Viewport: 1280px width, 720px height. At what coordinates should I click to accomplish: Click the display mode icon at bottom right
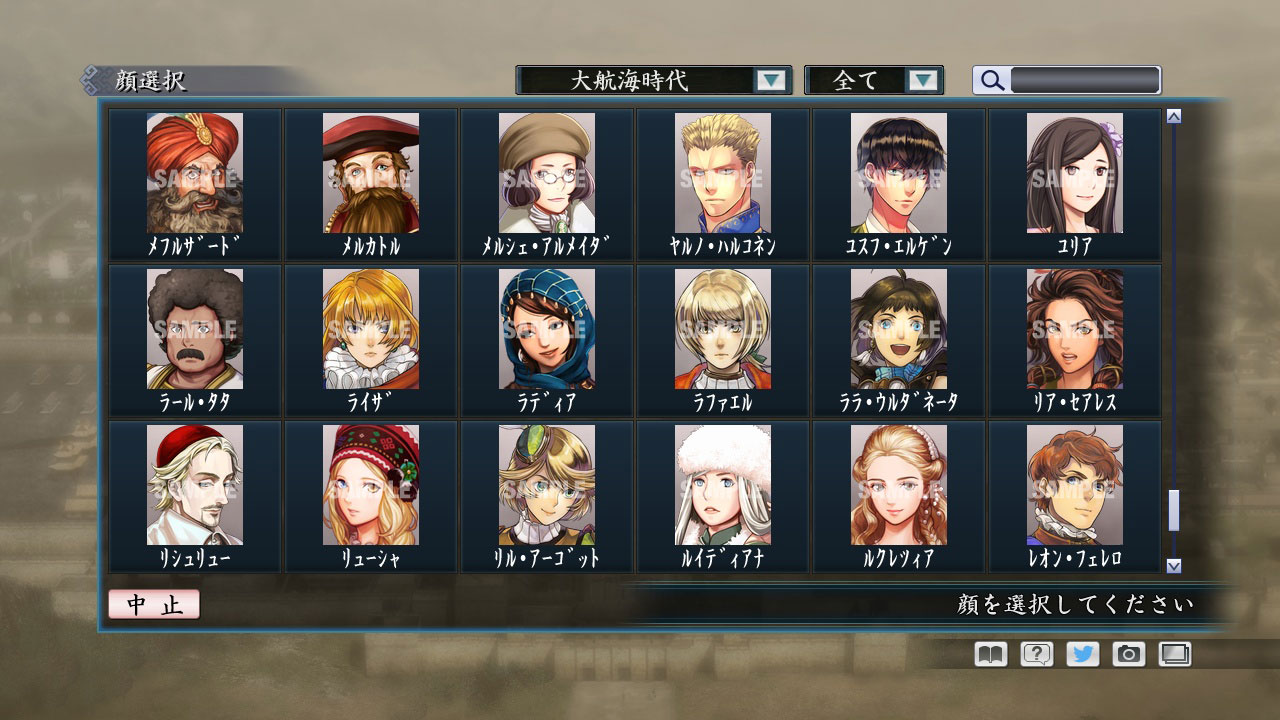1175,654
